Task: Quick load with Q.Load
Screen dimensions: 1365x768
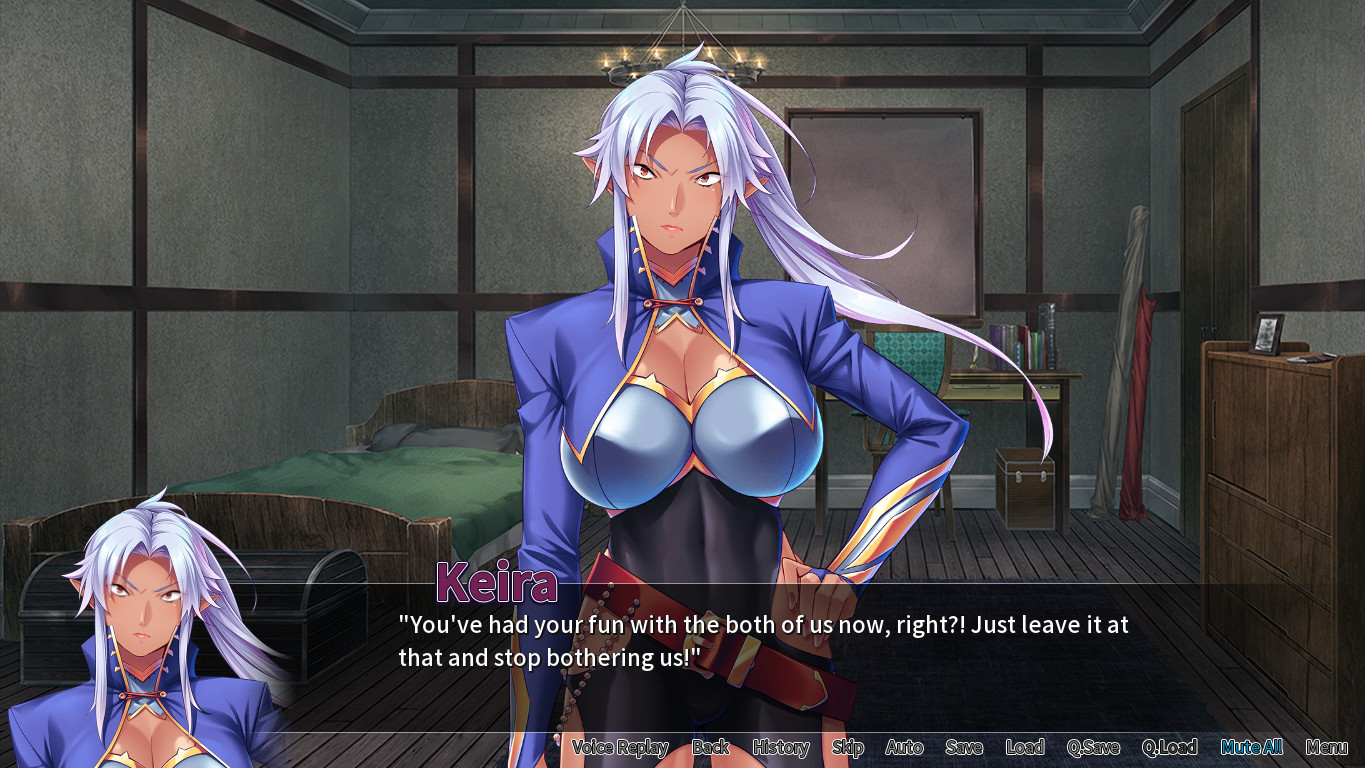Action: 1169,747
